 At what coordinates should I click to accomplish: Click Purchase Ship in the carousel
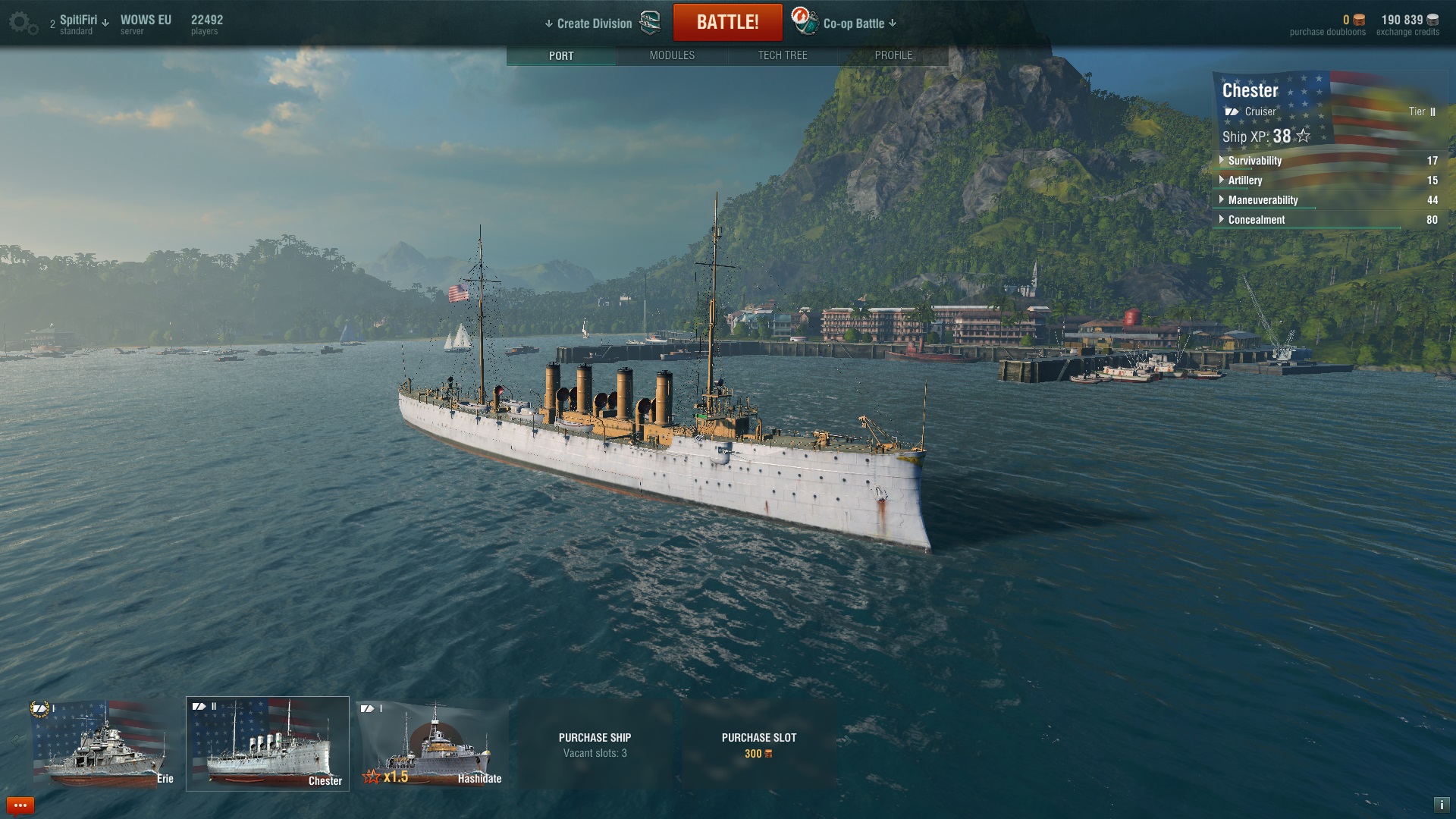[x=595, y=745]
